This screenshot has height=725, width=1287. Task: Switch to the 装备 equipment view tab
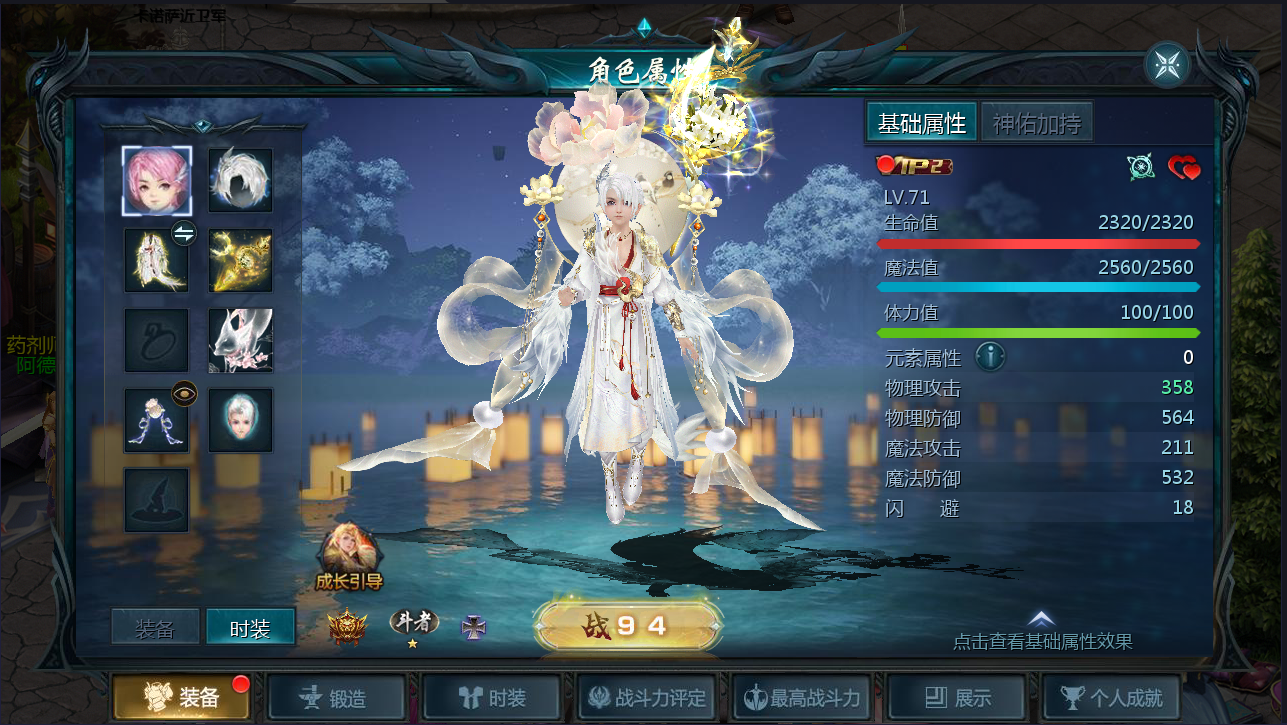point(155,629)
